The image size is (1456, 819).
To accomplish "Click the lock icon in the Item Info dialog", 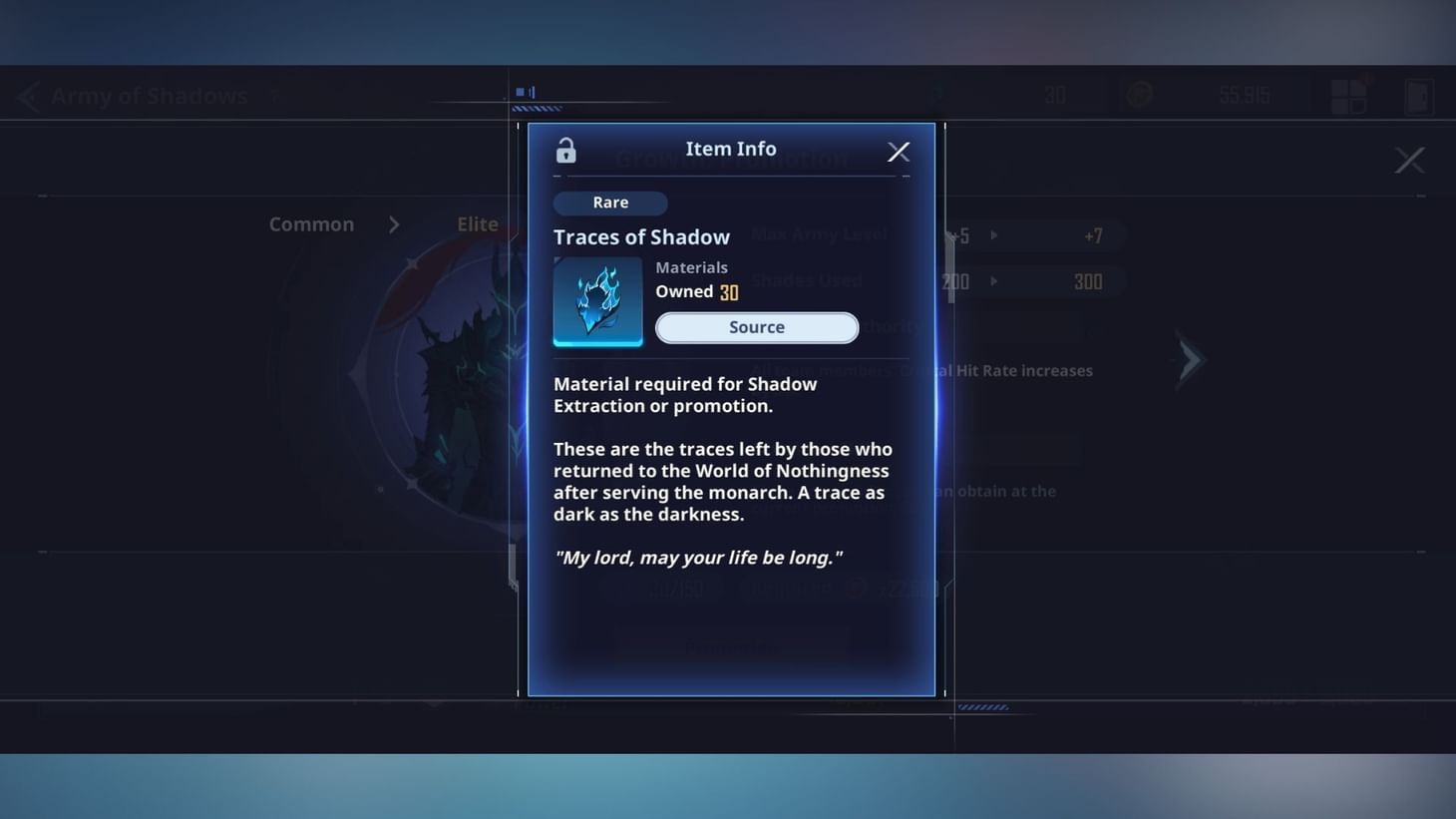I will coord(565,151).
